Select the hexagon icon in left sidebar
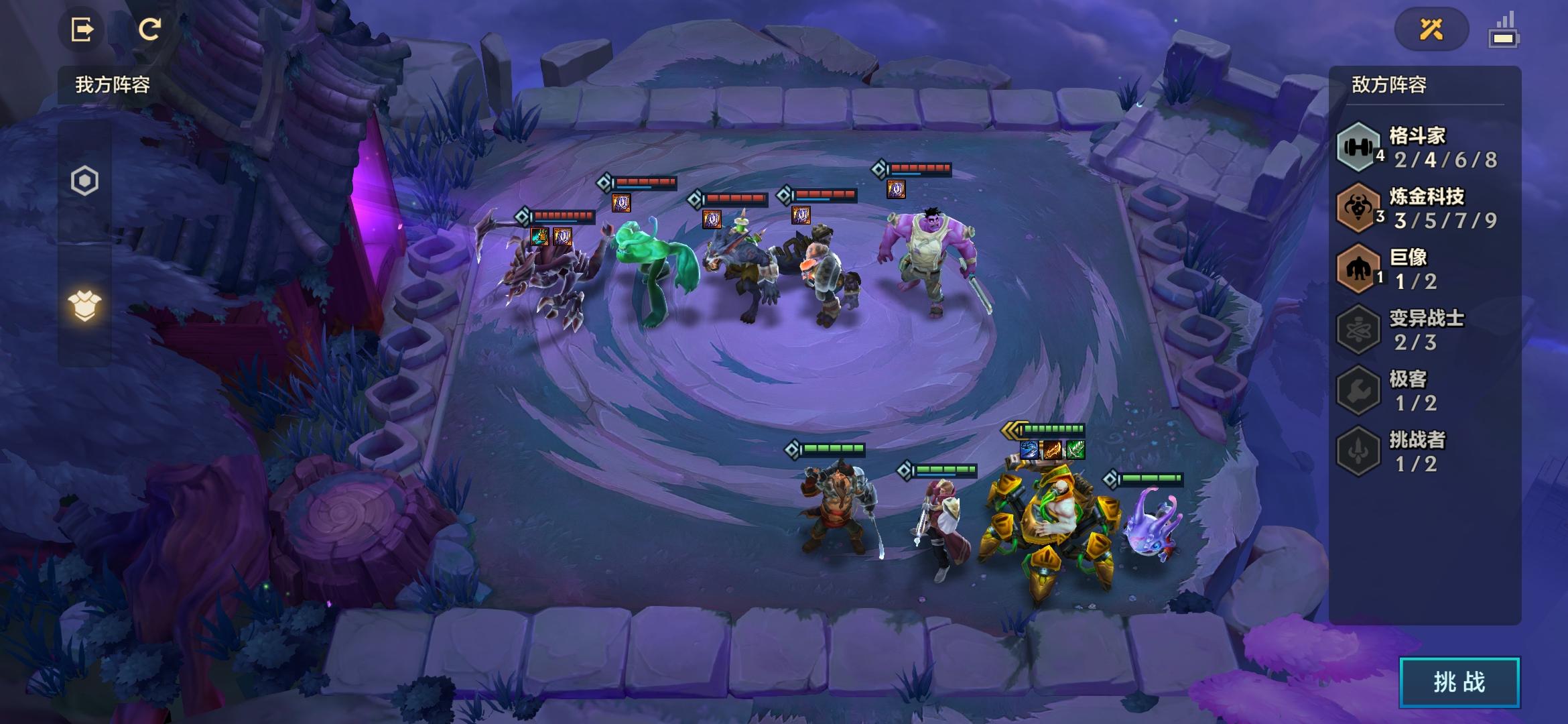Viewport: 1568px width, 724px height. point(84,181)
